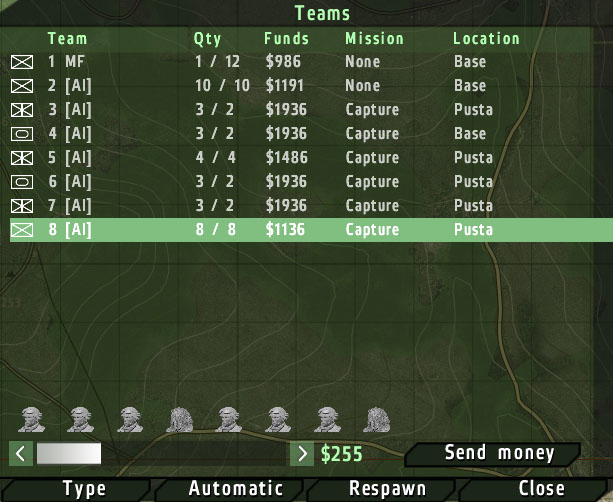Choose team 3 [AI] in list
The image size is (613, 502).
point(300,110)
